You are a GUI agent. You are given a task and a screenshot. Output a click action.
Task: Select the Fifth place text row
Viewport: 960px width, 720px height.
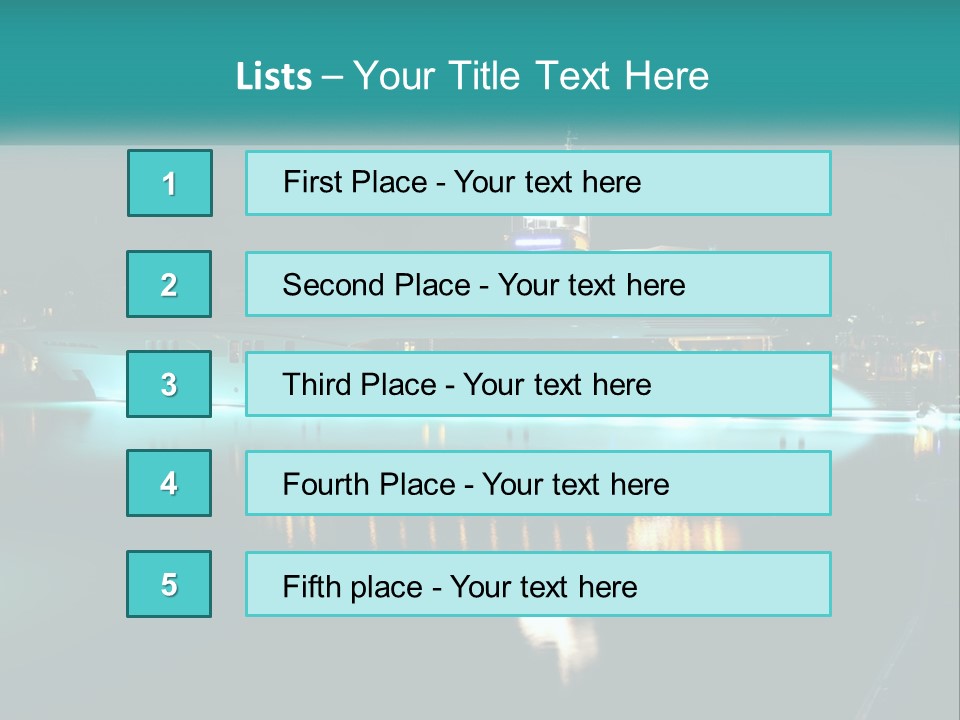[538, 584]
